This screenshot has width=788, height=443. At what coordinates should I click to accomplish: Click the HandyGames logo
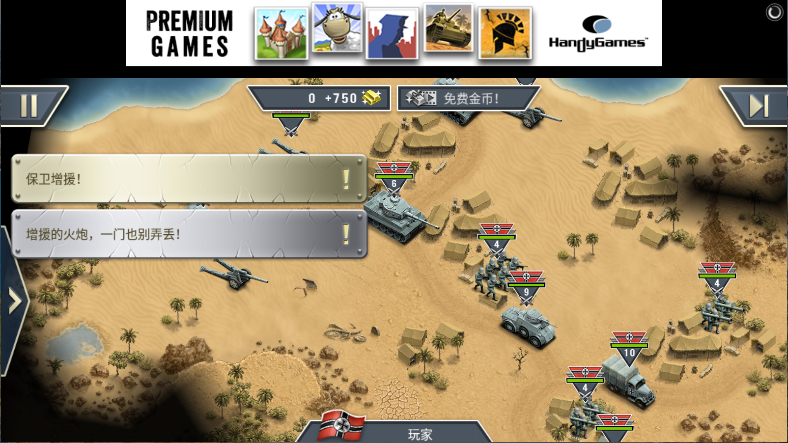click(x=598, y=32)
